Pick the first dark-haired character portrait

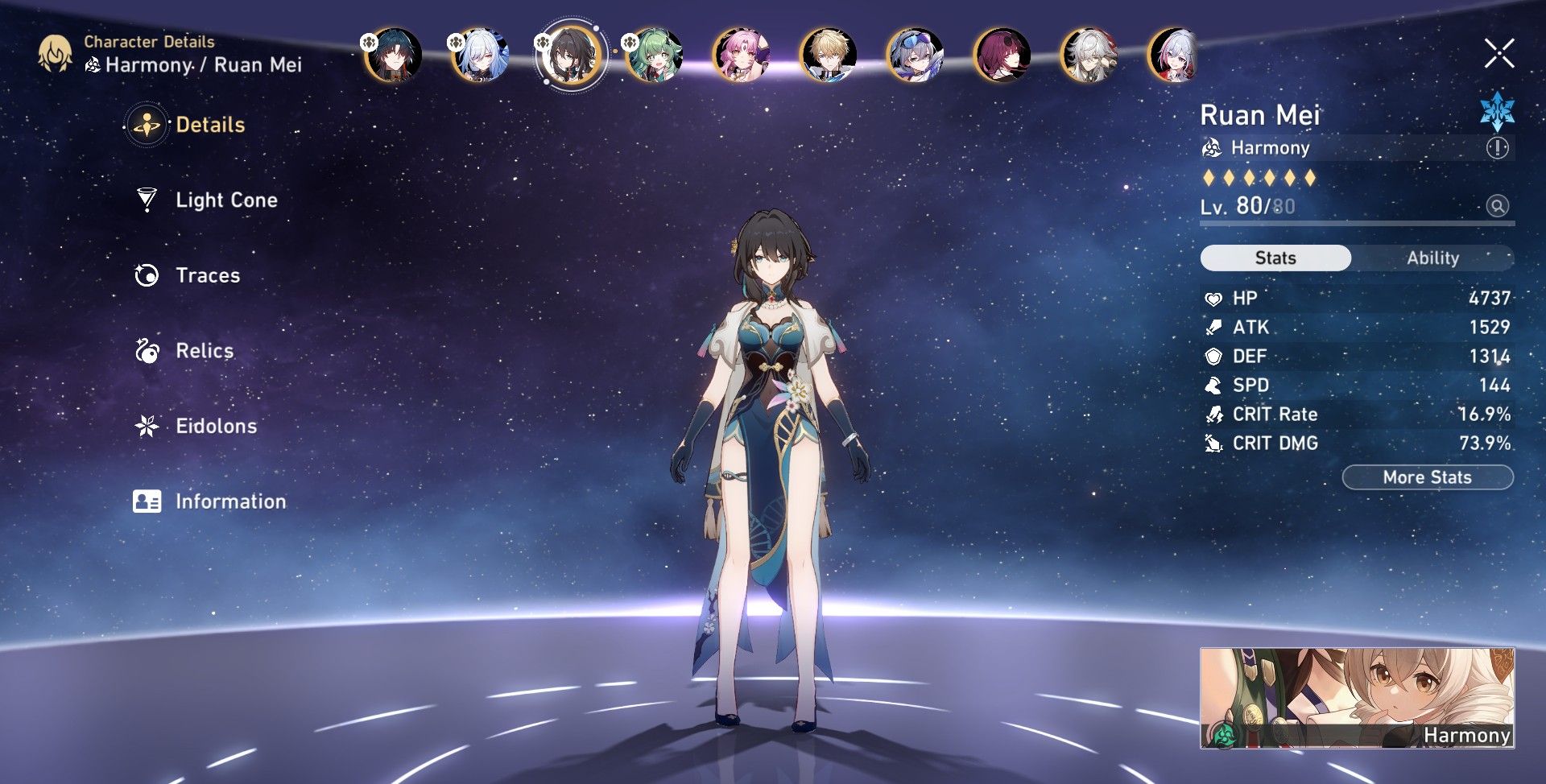[393, 55]
